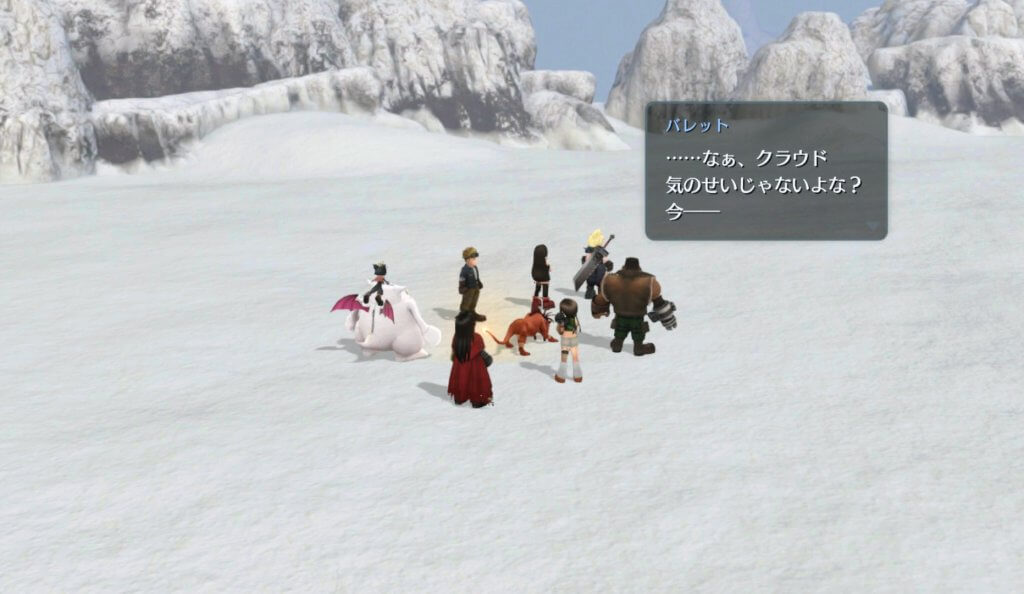The height and width of the screenshot is (594, 1024).
Task: Click the dialogue continue arrow
Action: click(873, 226)
